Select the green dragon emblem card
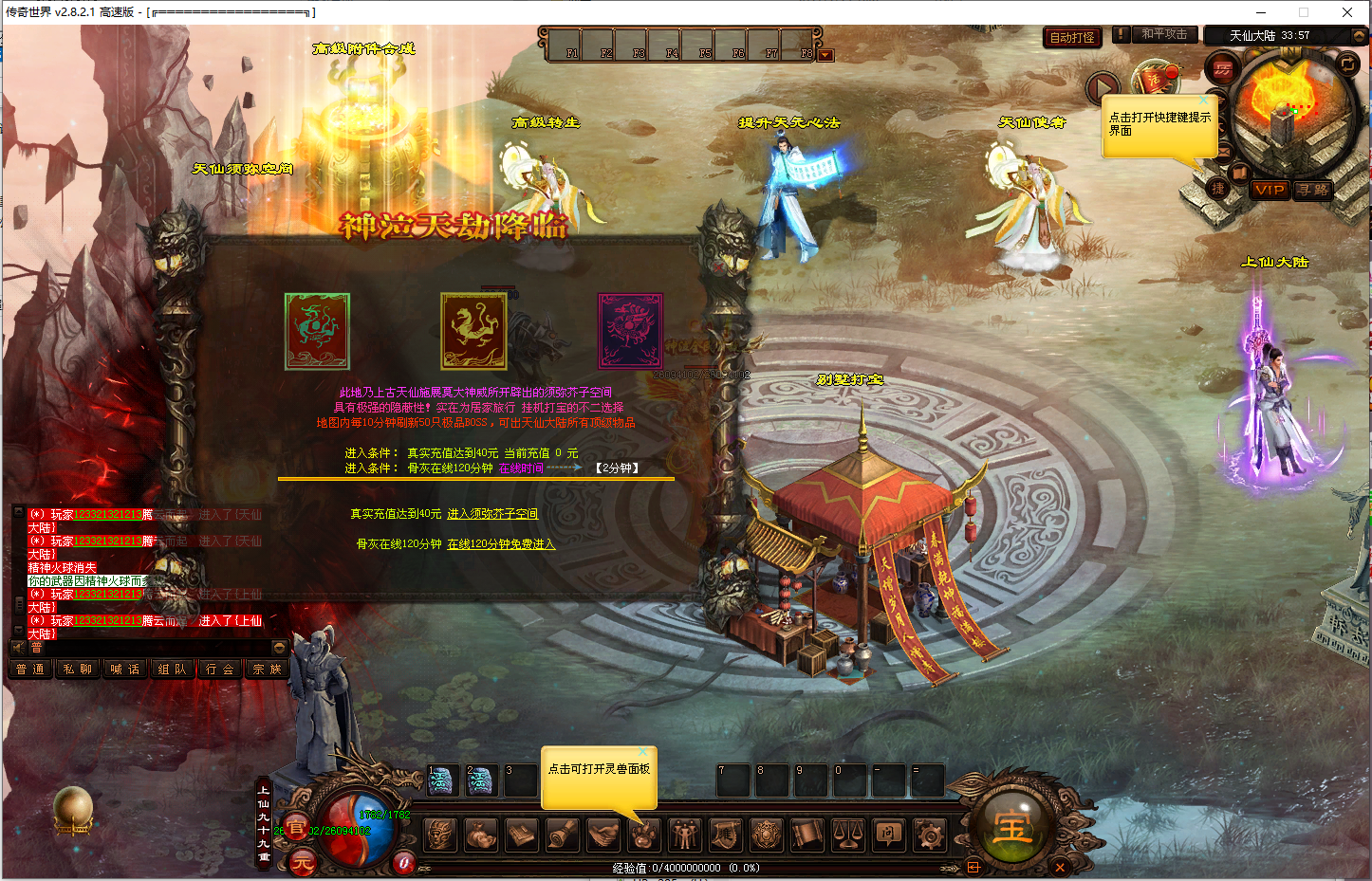This screenshot has width=1372, height=881. tap(317, 331)
